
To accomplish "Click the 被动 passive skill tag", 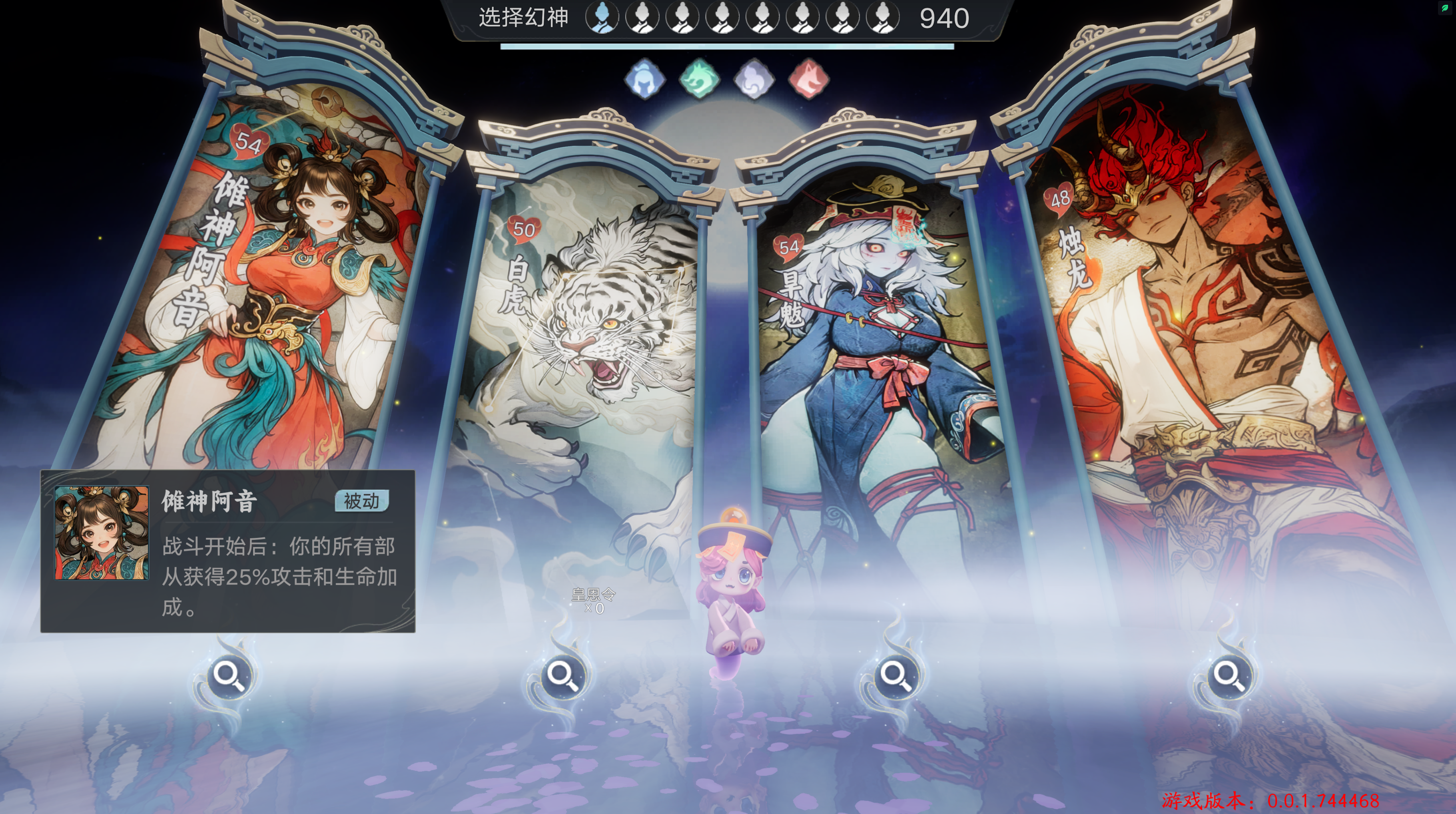I will [x=362, y=500].
